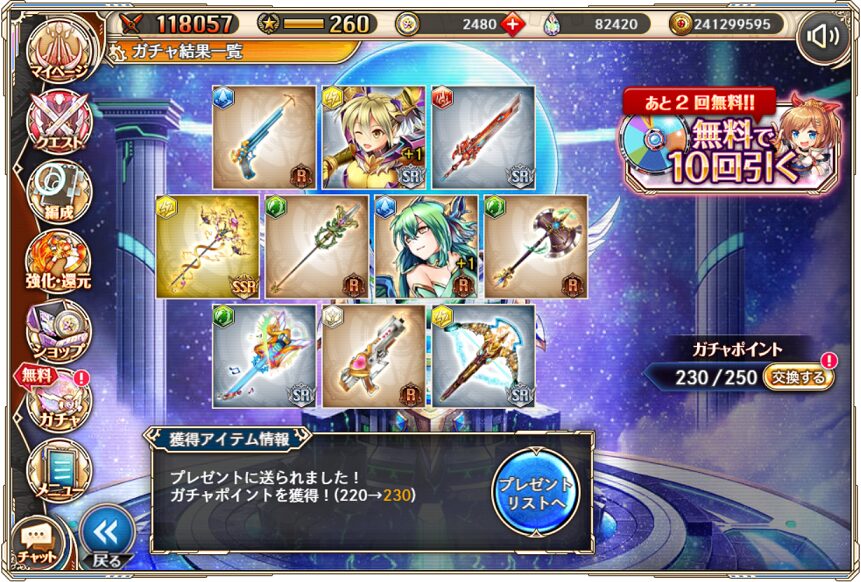Viewport: 861px width, 582px height.
Task: Open the 編成 party formation menu
Action: 58,192
